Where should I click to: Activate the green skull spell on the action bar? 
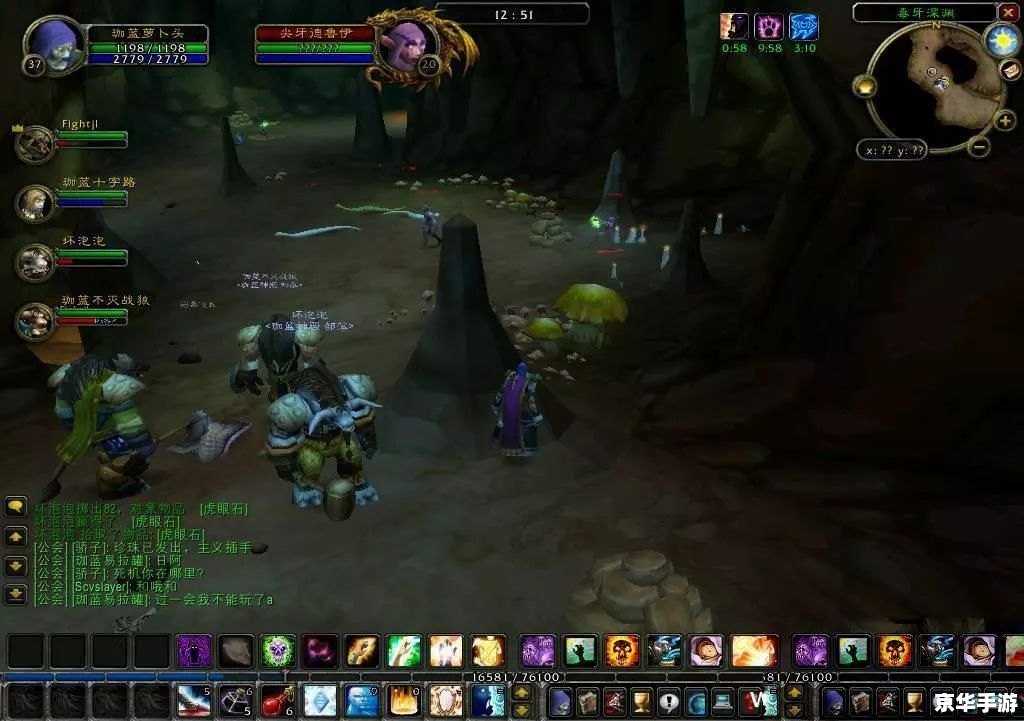[279, 651]
